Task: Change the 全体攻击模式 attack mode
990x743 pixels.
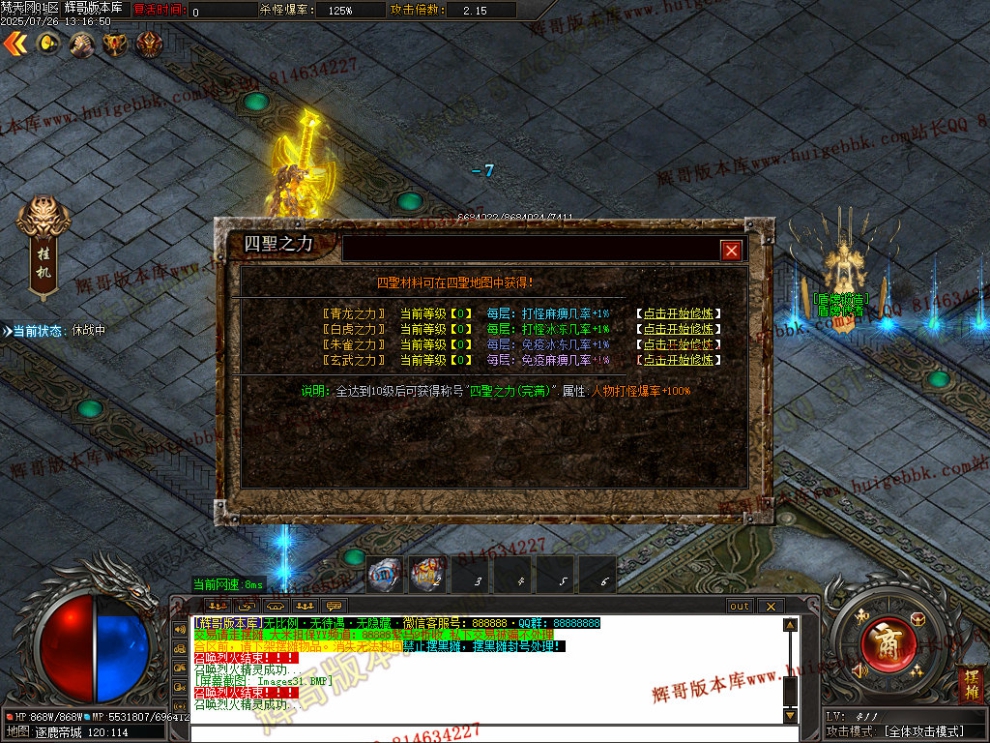Action: tap(907, 732)
